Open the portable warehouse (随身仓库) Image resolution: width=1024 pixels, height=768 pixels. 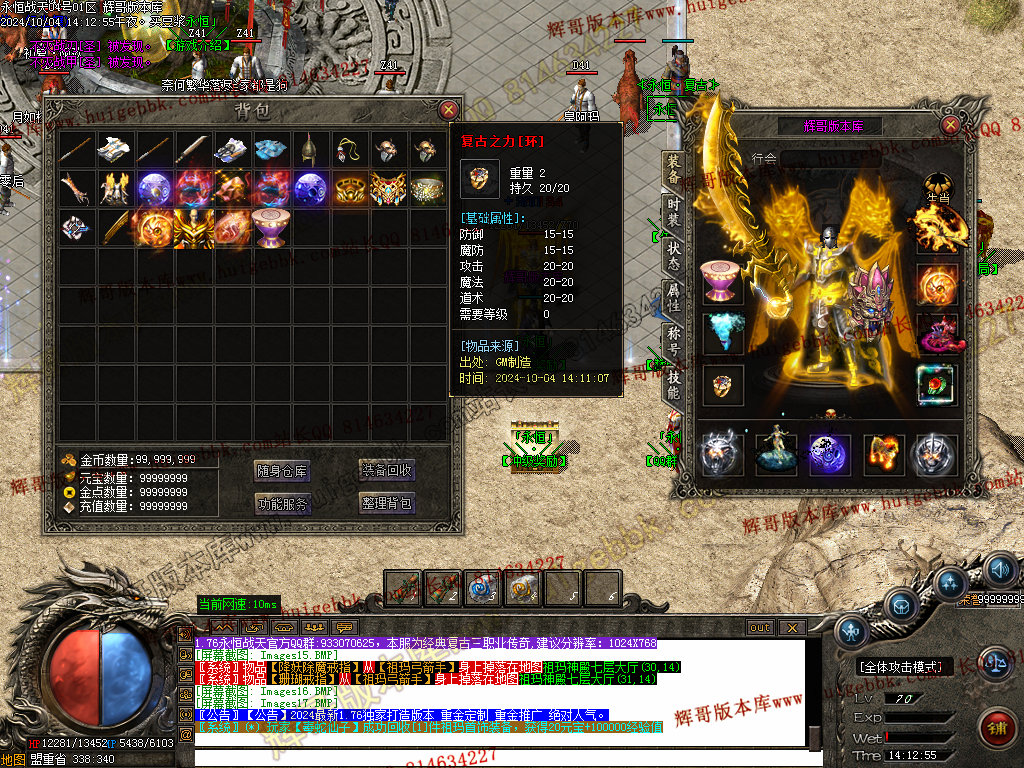tap(282, 471)
